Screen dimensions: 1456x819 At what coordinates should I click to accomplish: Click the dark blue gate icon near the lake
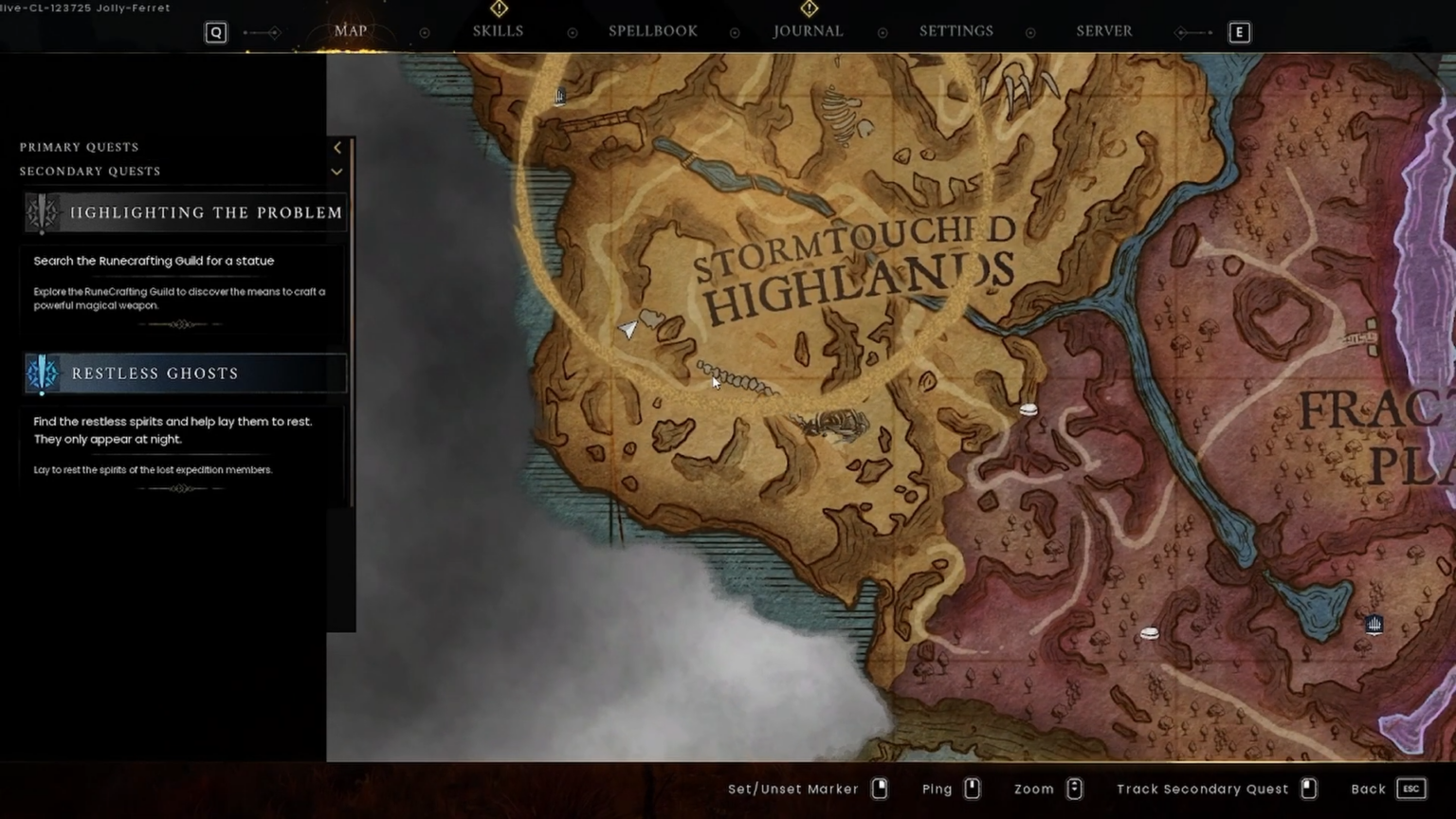1374,624
